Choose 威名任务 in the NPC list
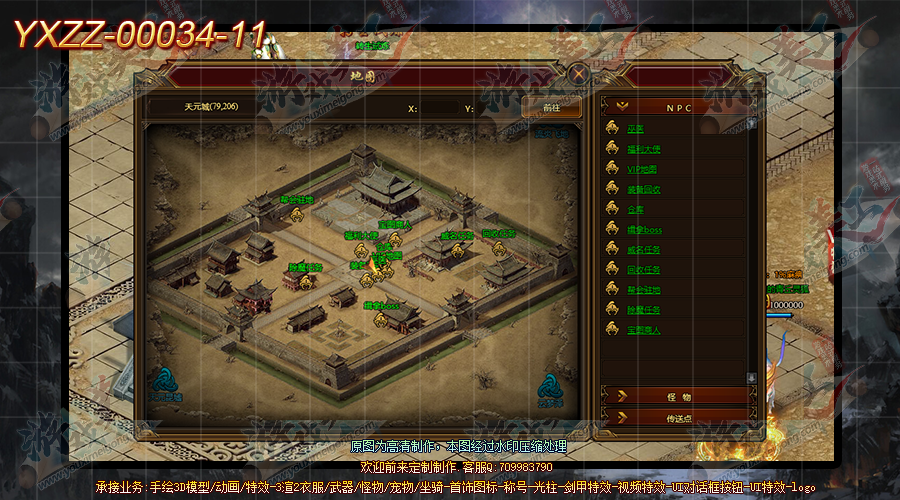This screenshot has width=900, height=500. click(x=644, y=249)
